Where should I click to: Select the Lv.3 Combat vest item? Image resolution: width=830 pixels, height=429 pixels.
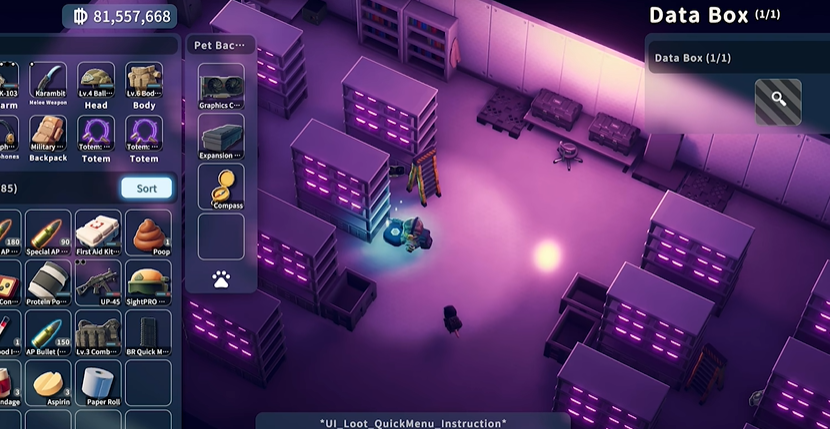pos(97,334)
